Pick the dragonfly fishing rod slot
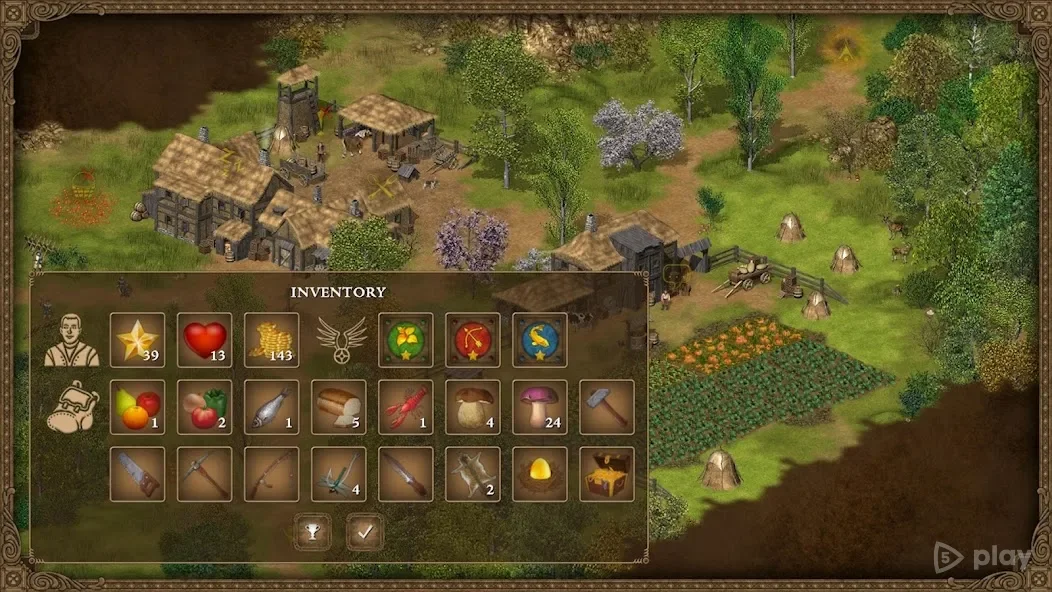The width and height of the screenshot is (1052, 592). pyautogui.click(x=338, y=473)
